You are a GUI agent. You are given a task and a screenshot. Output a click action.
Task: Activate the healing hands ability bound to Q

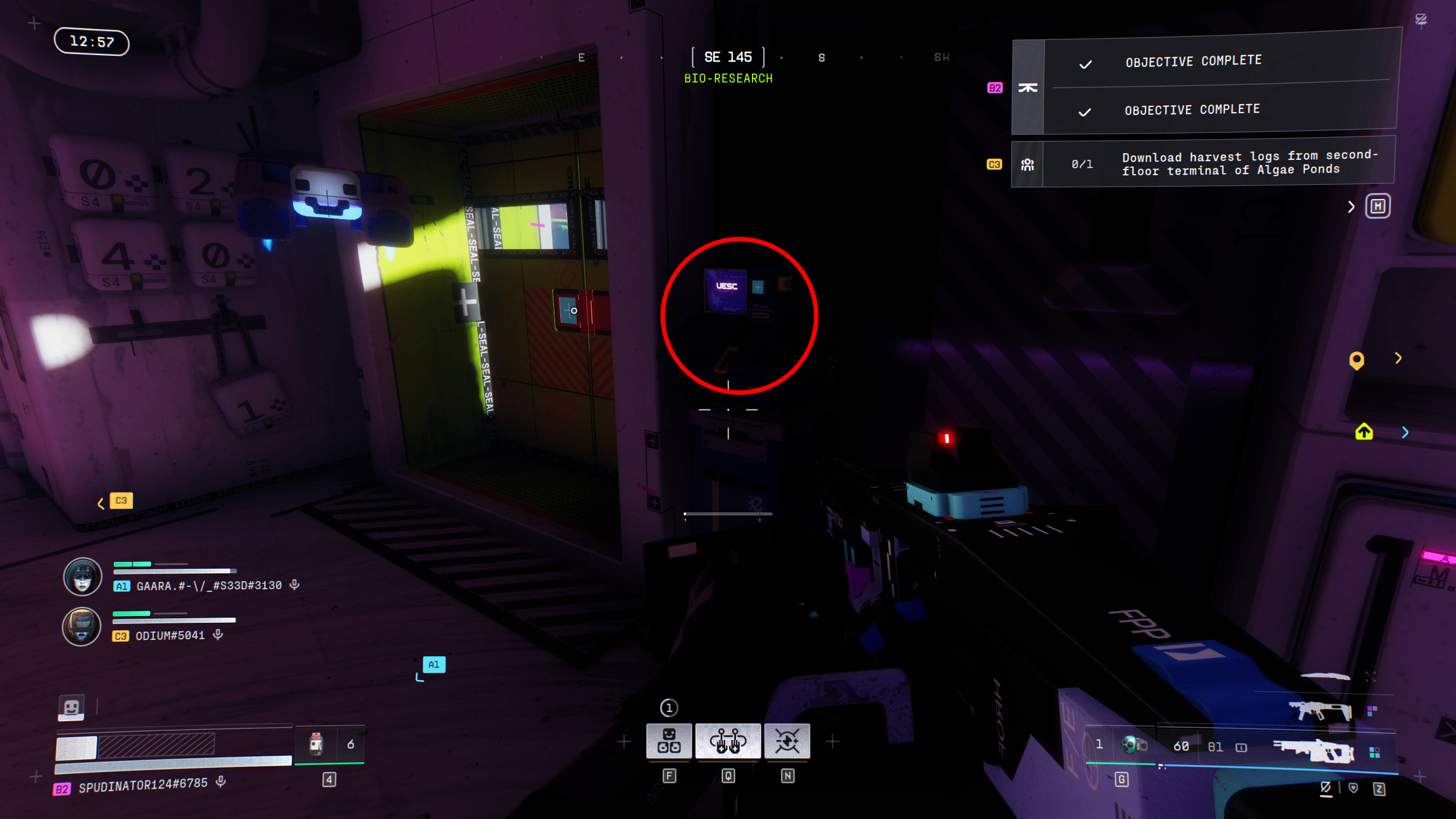[729, 741]
